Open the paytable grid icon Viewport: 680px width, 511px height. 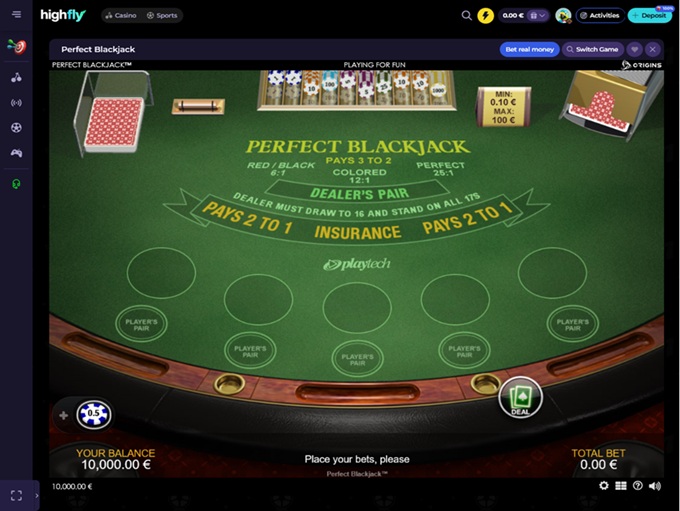tap(621, 486)
